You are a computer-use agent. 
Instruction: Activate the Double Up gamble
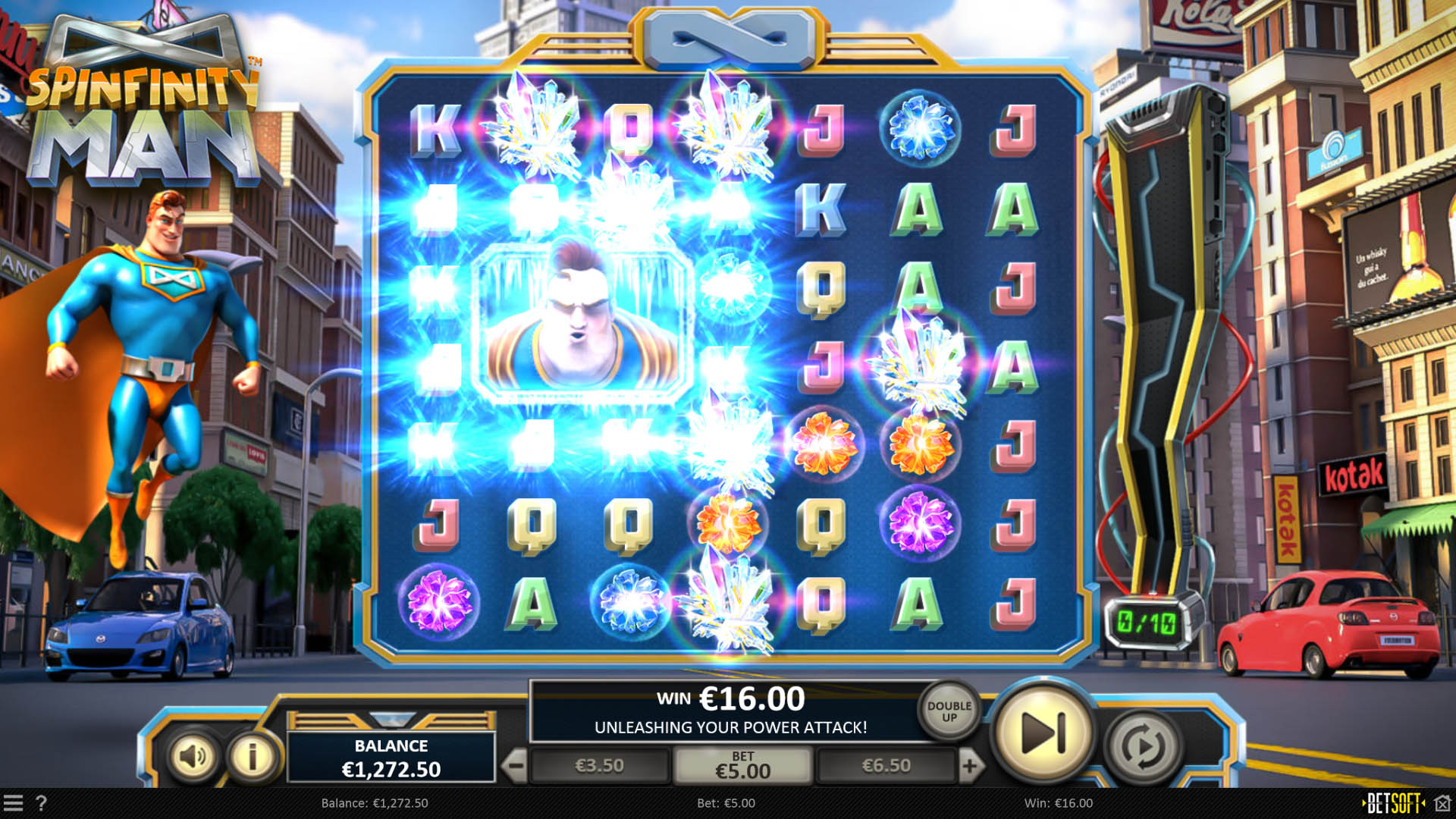pyautogui.click(x=949, y=711)
